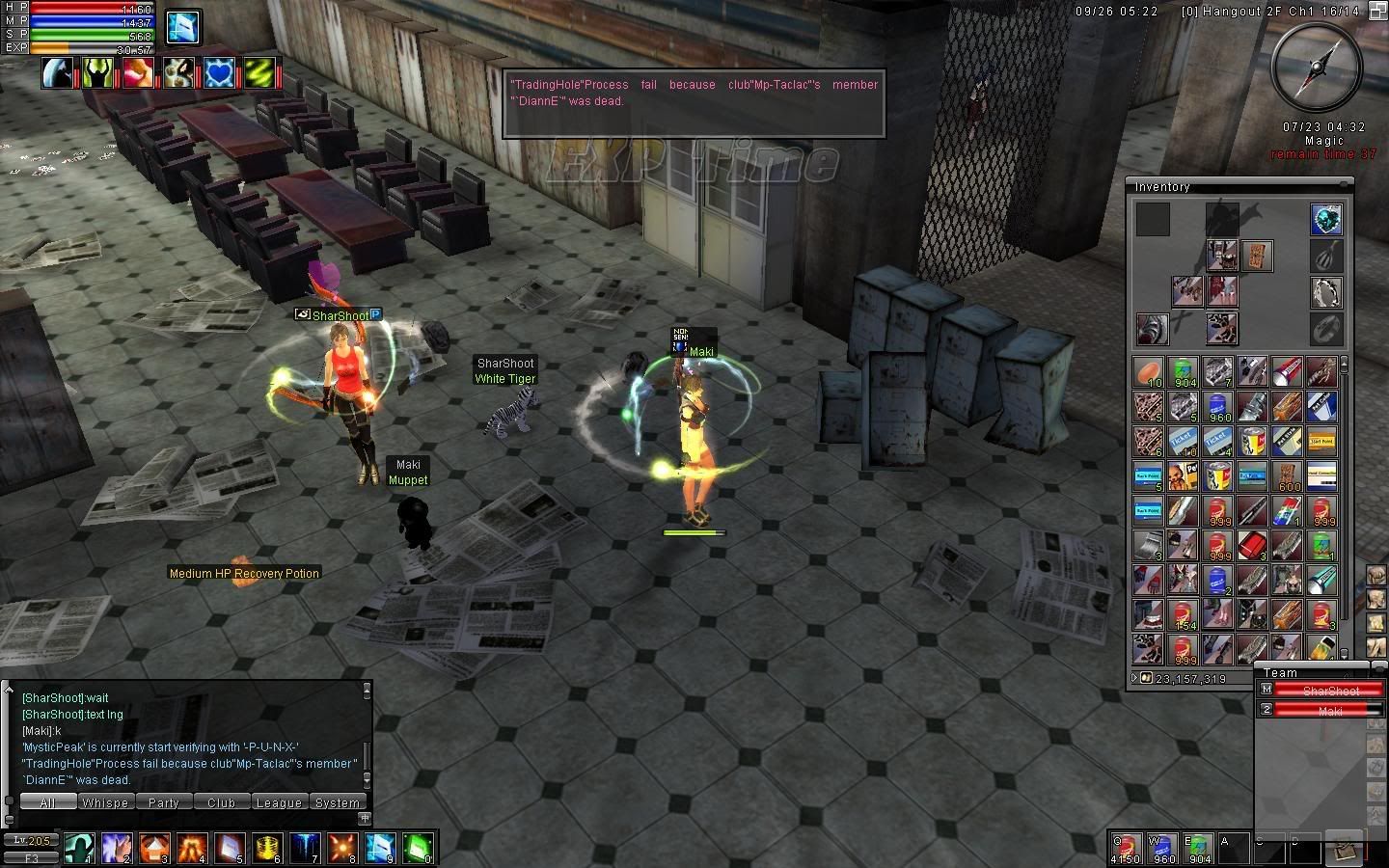Click the Q quick-slot potion showing 4150
This screenshot has width=1389, height=868.
(x=1126, y=847)
